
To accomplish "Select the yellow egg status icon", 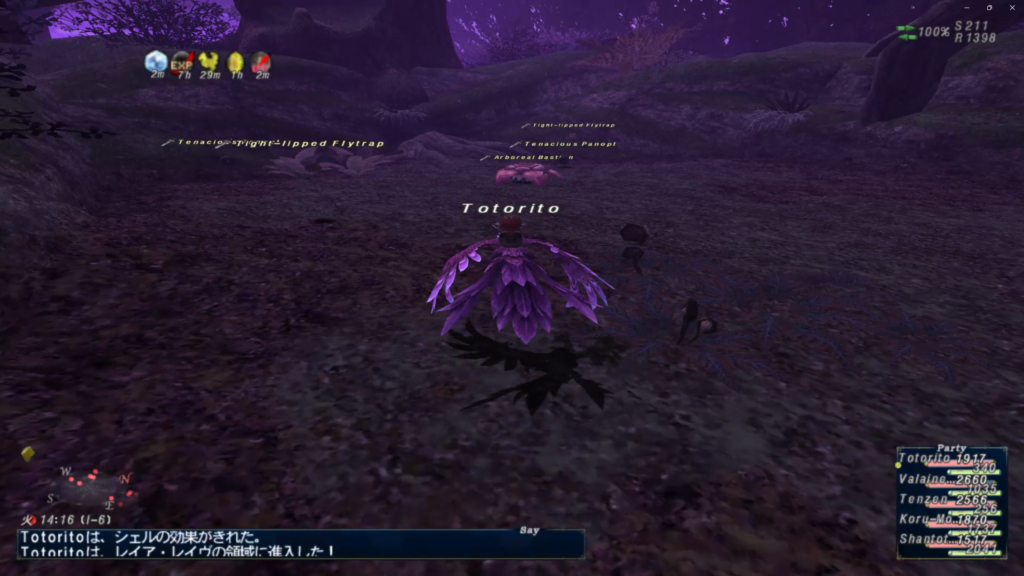I will [236, 63].
